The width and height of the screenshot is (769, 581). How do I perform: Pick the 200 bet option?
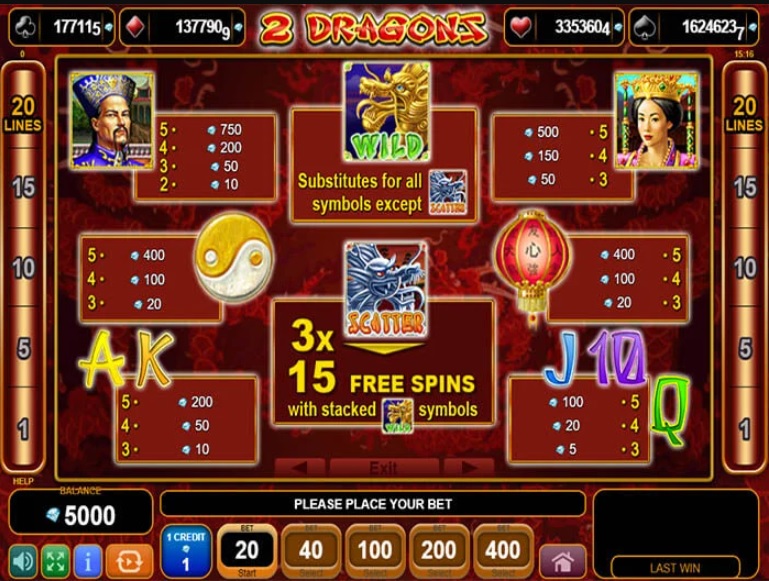pyautogui.click(x=438, y=550)
